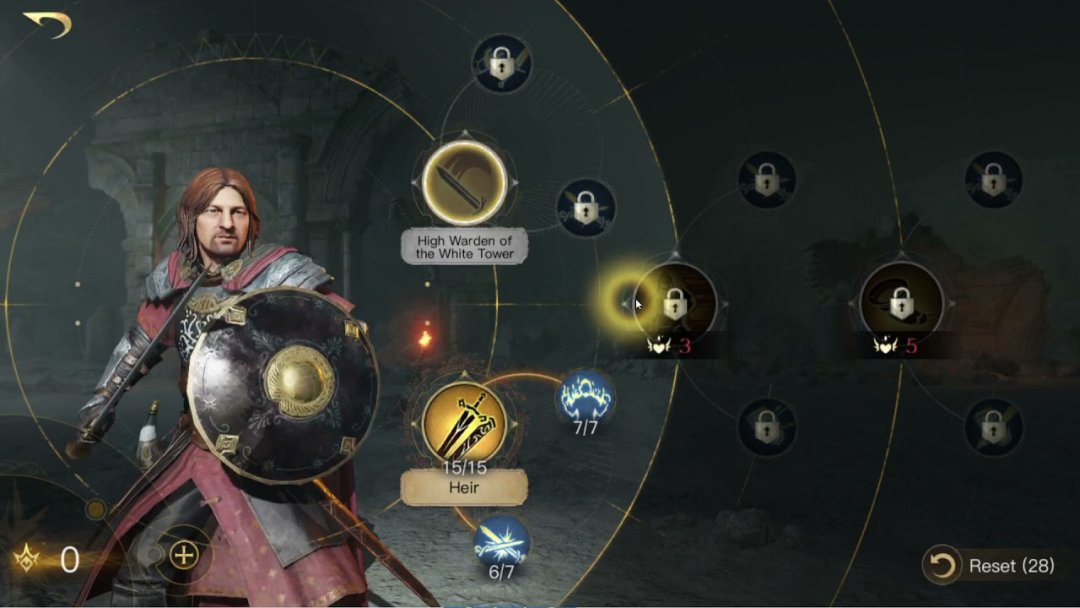Add skill points with the plus button

(x=184, y=556)
